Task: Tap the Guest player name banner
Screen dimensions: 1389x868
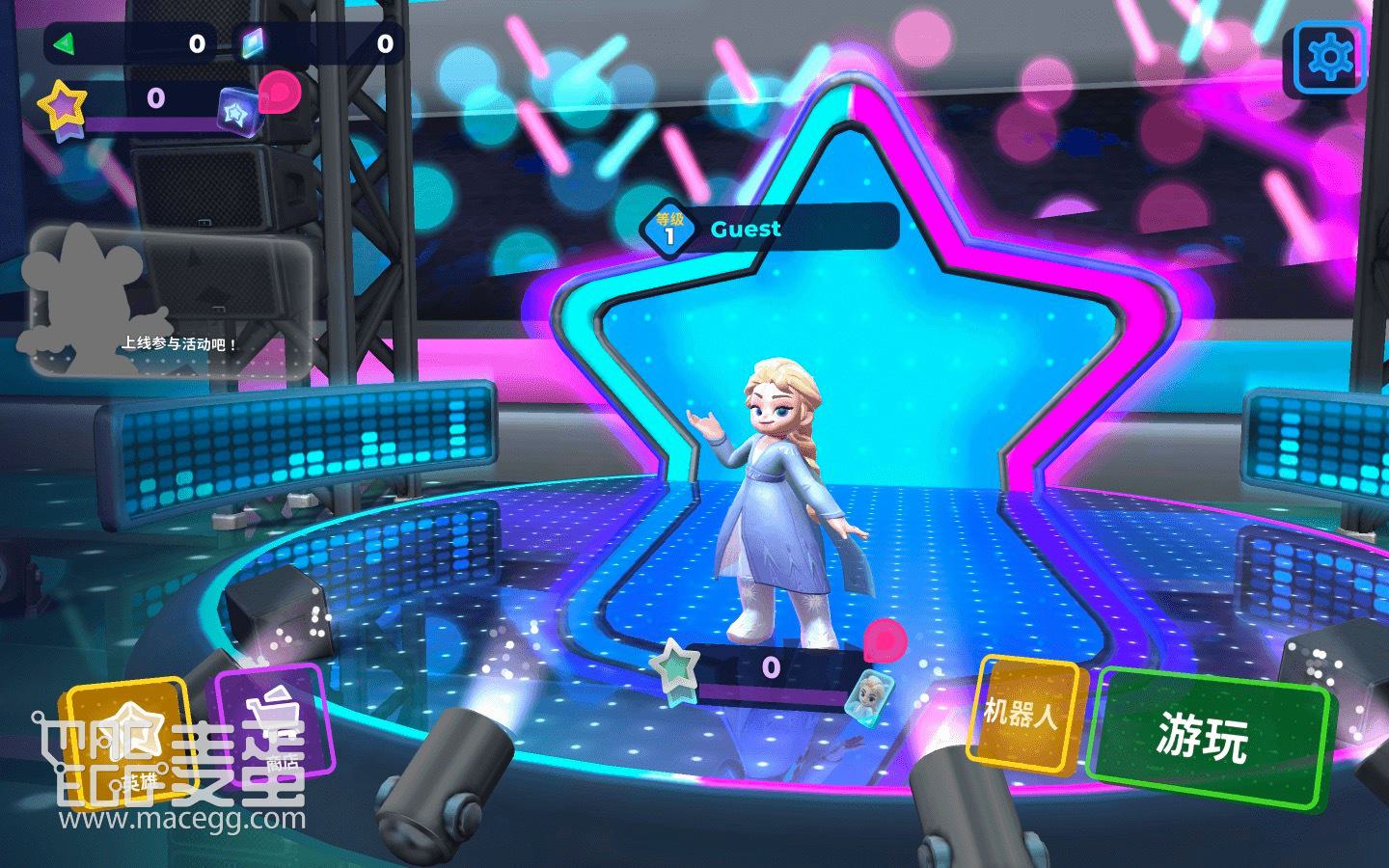Action: (x=772, y=230)
